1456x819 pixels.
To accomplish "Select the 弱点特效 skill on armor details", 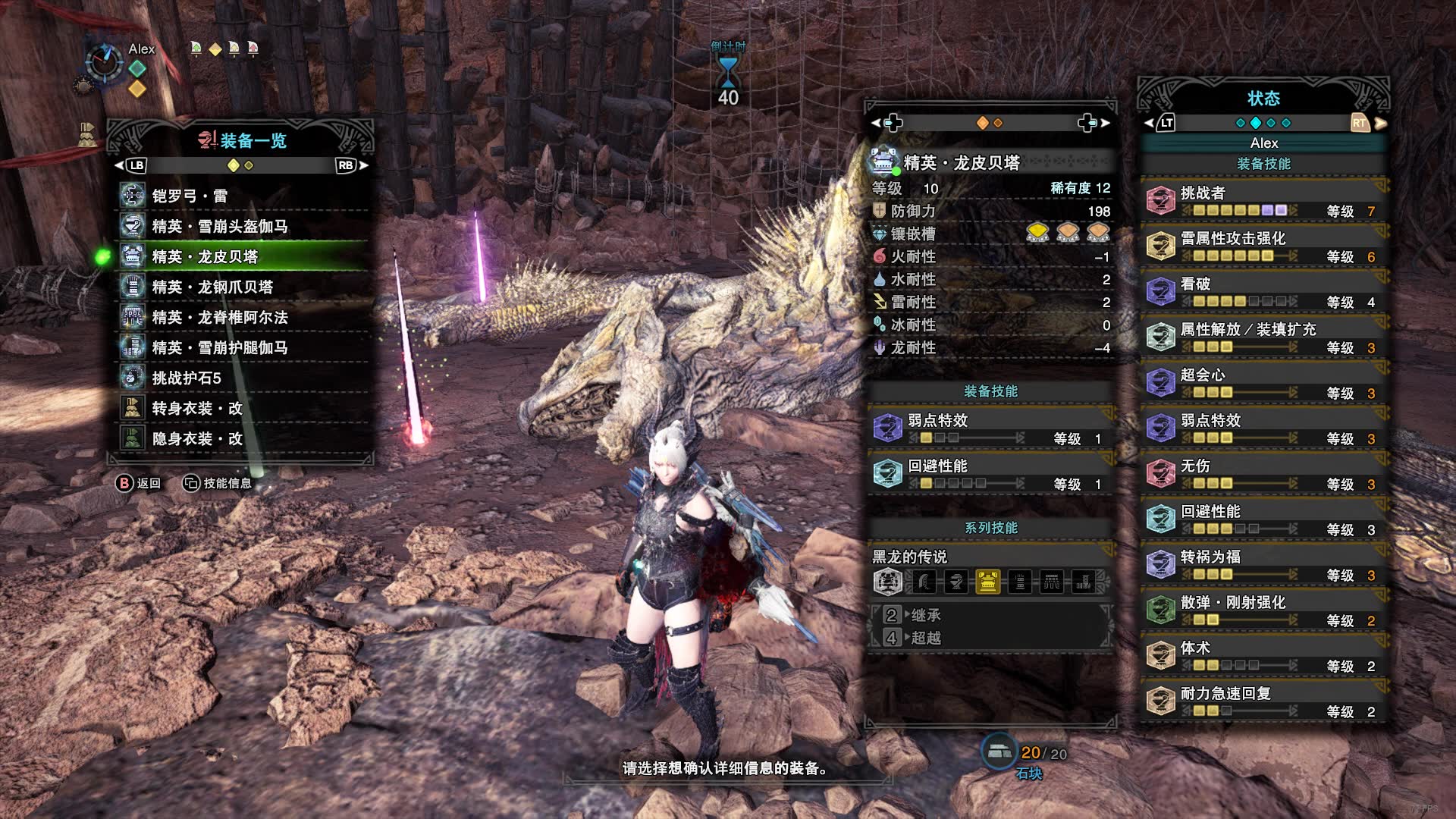I will 990,428.
